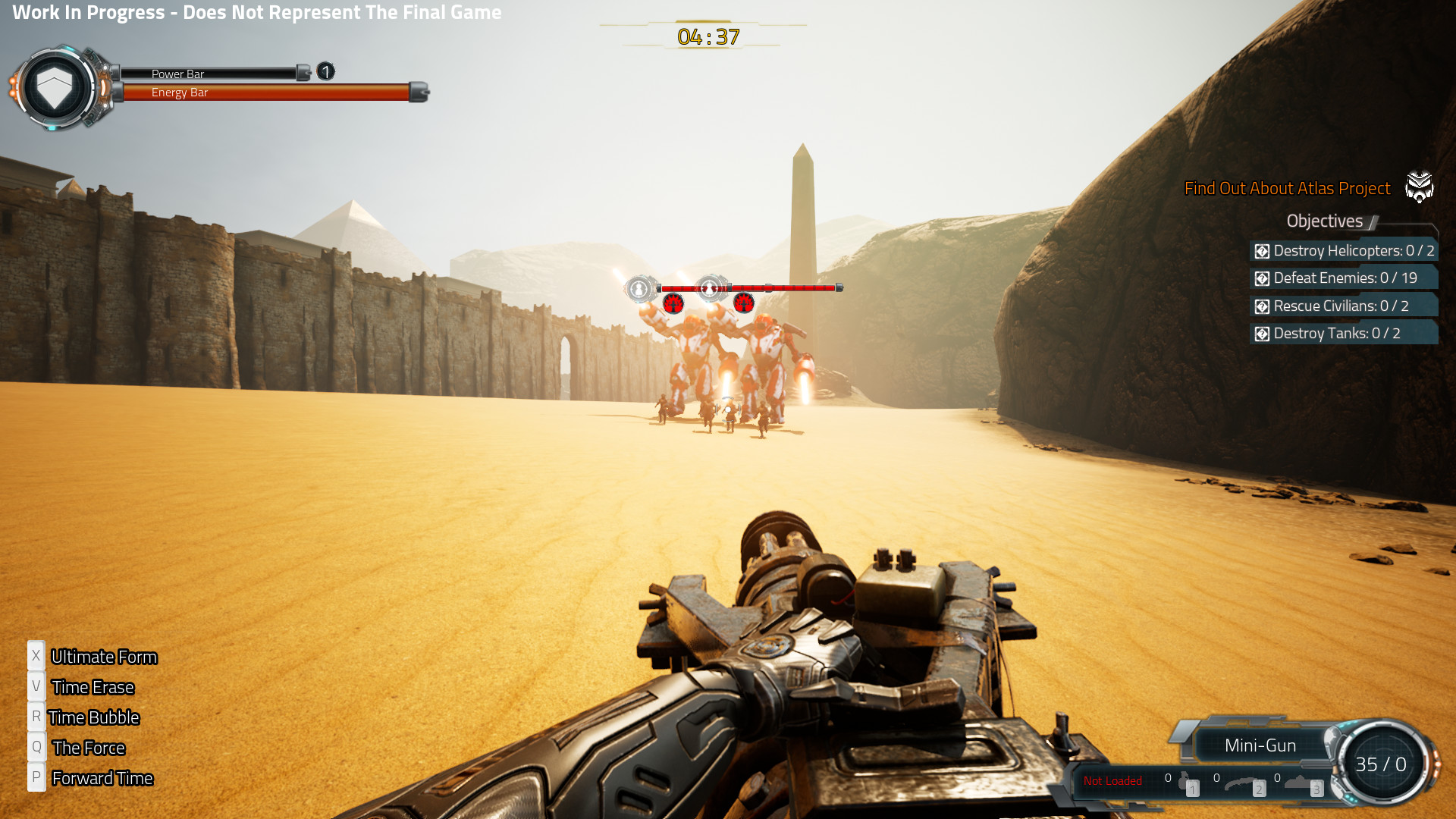The width and height of the screenshot is (1456, 819).
Task: Activate the Ultimate Form ability
Action: click(104, 657)
